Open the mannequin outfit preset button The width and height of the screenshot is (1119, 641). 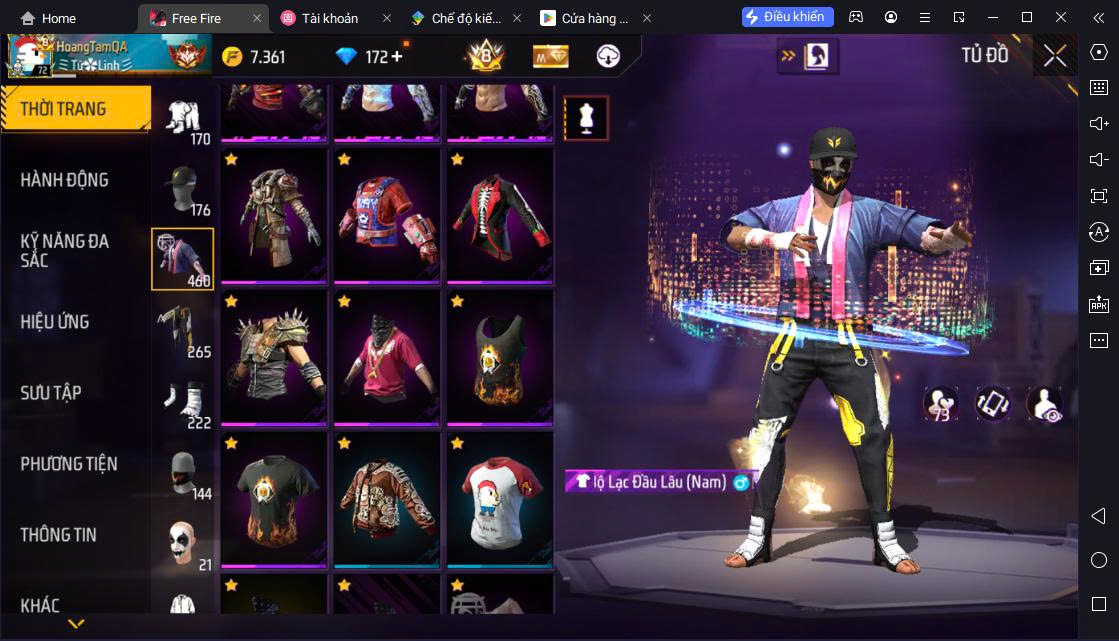tap(586, 119)
